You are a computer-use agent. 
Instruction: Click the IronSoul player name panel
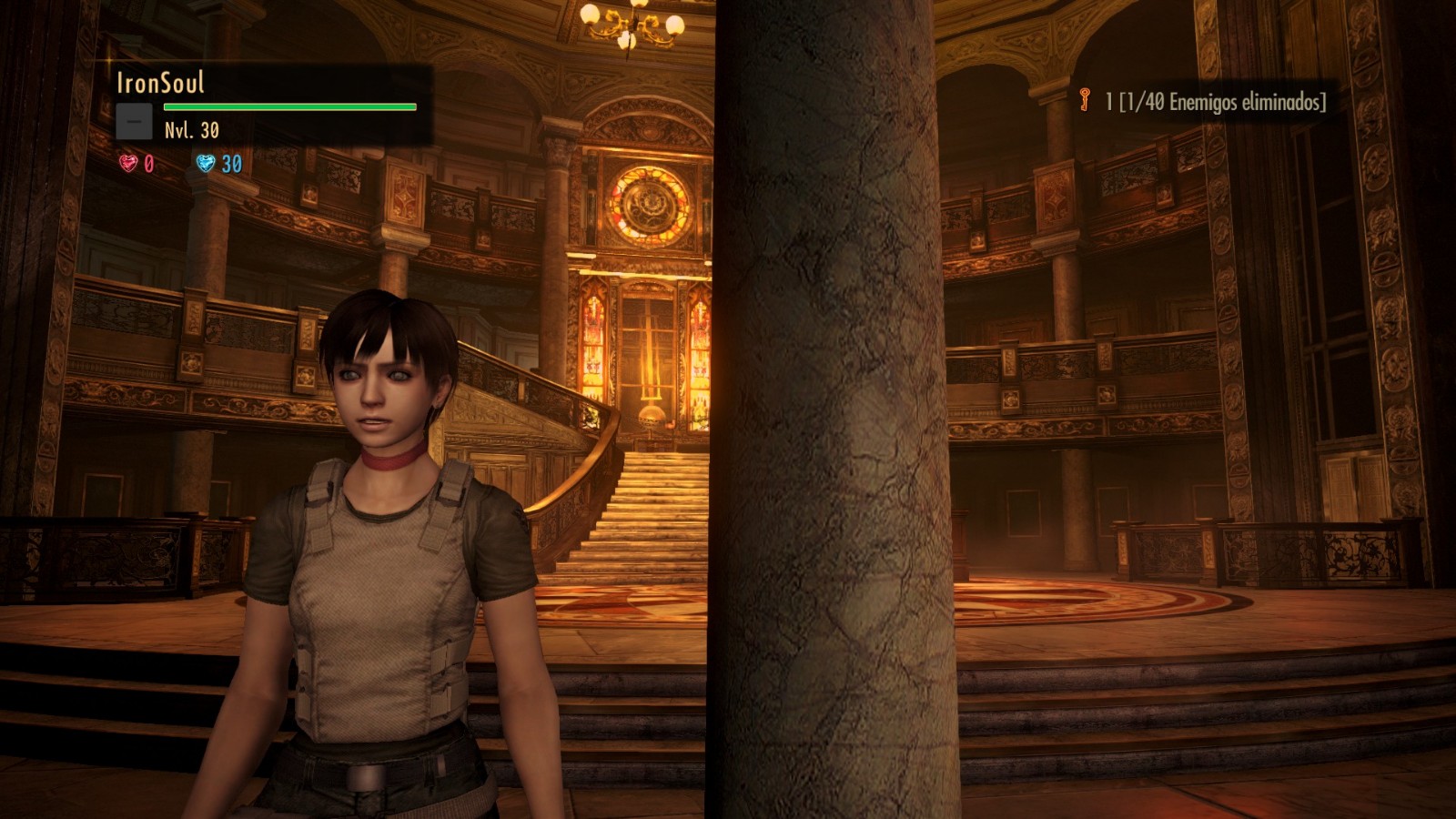click(160, 84)
